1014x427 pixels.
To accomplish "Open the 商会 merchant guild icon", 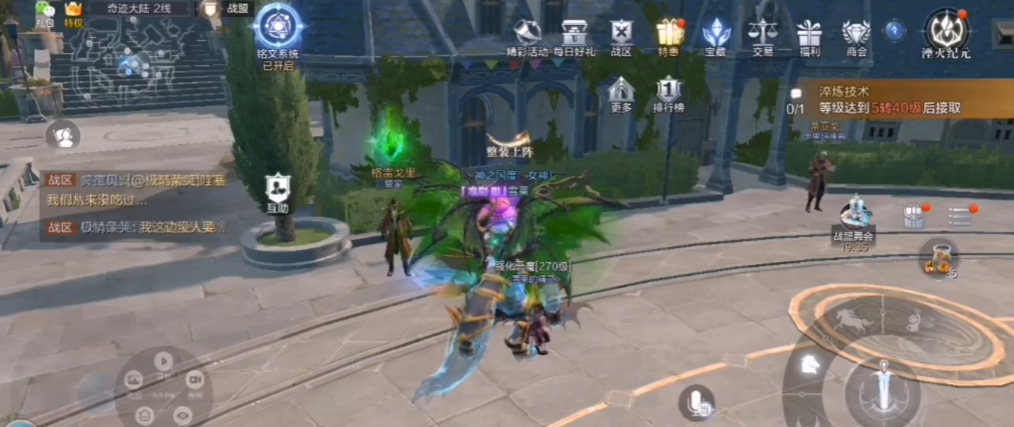I will [x=856, y=35].
